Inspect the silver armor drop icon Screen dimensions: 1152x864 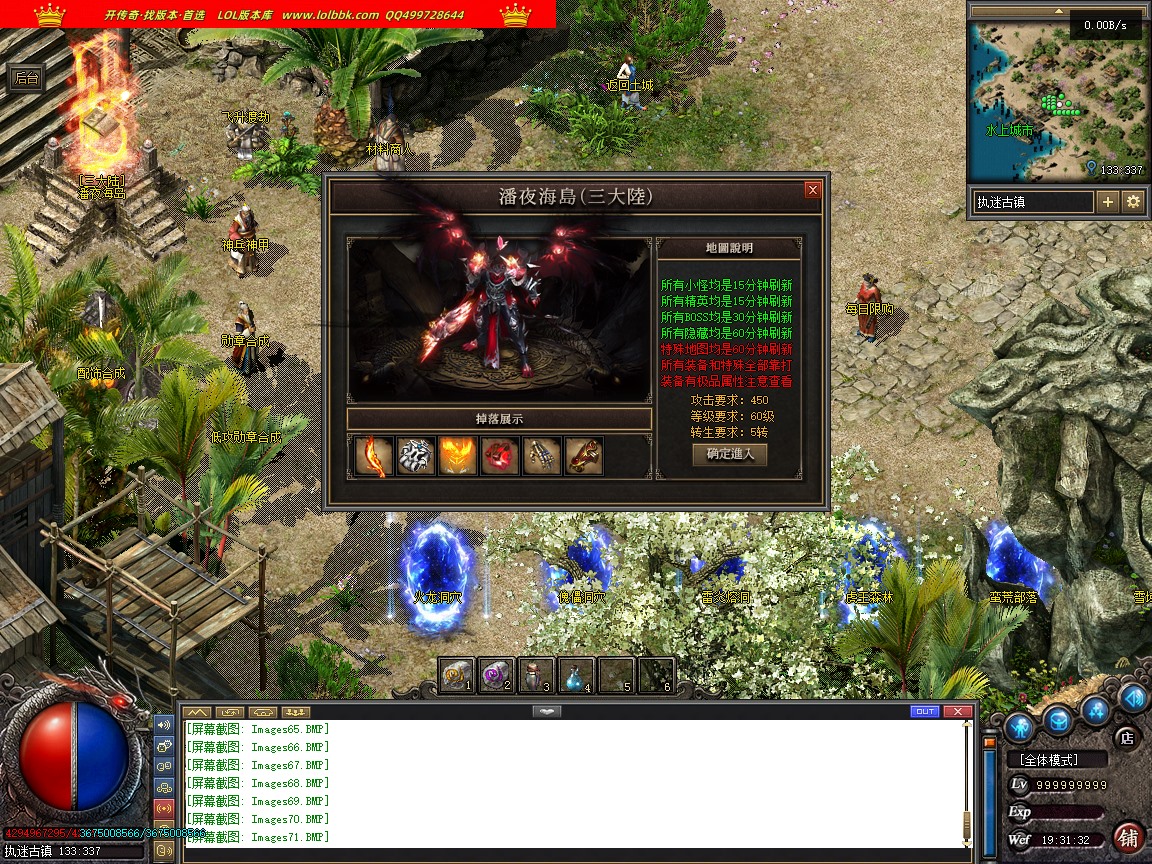pyautogui.click(x=415, y=456)
